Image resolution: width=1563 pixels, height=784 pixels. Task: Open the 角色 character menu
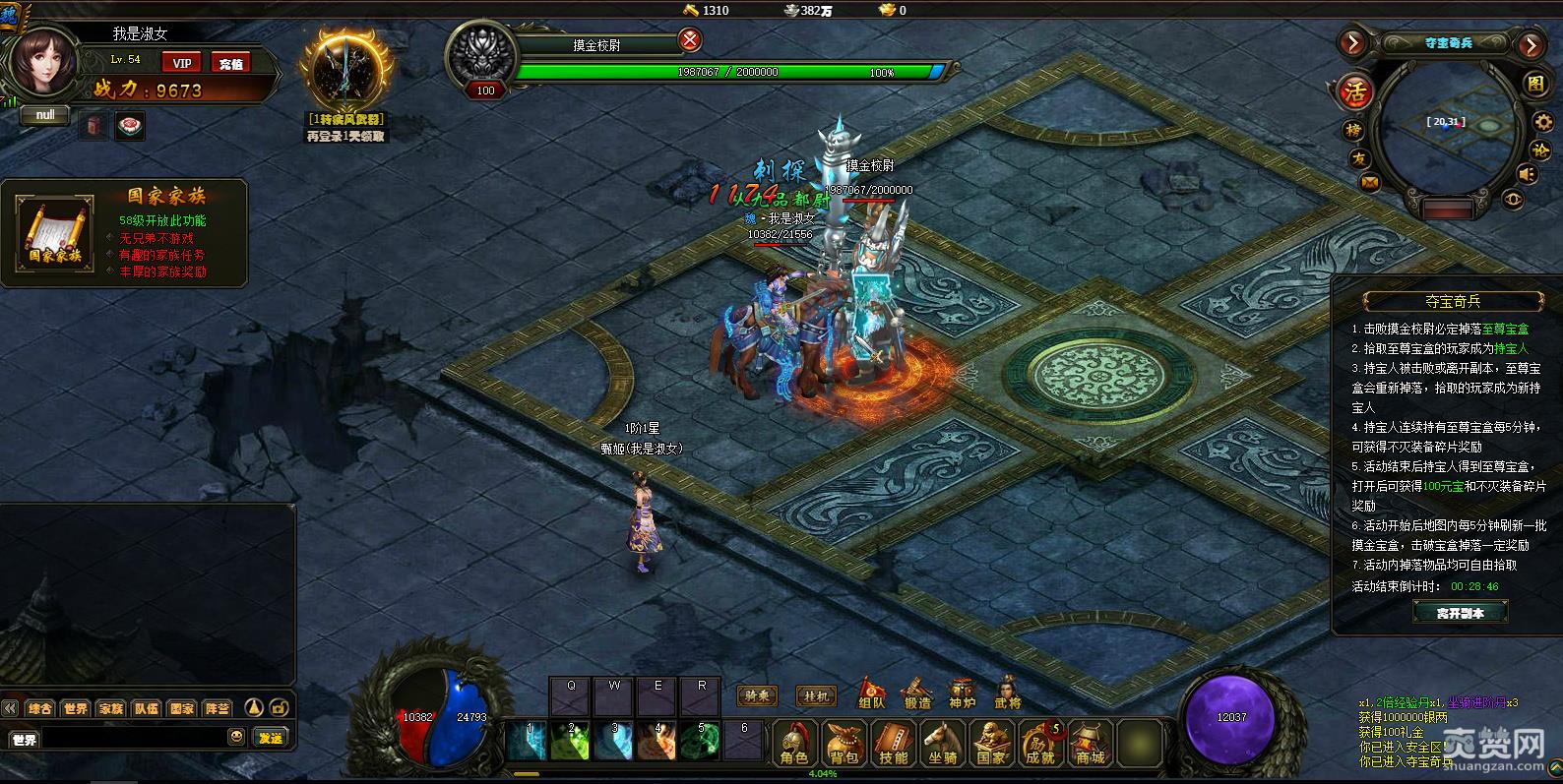(x=794, y=744)
